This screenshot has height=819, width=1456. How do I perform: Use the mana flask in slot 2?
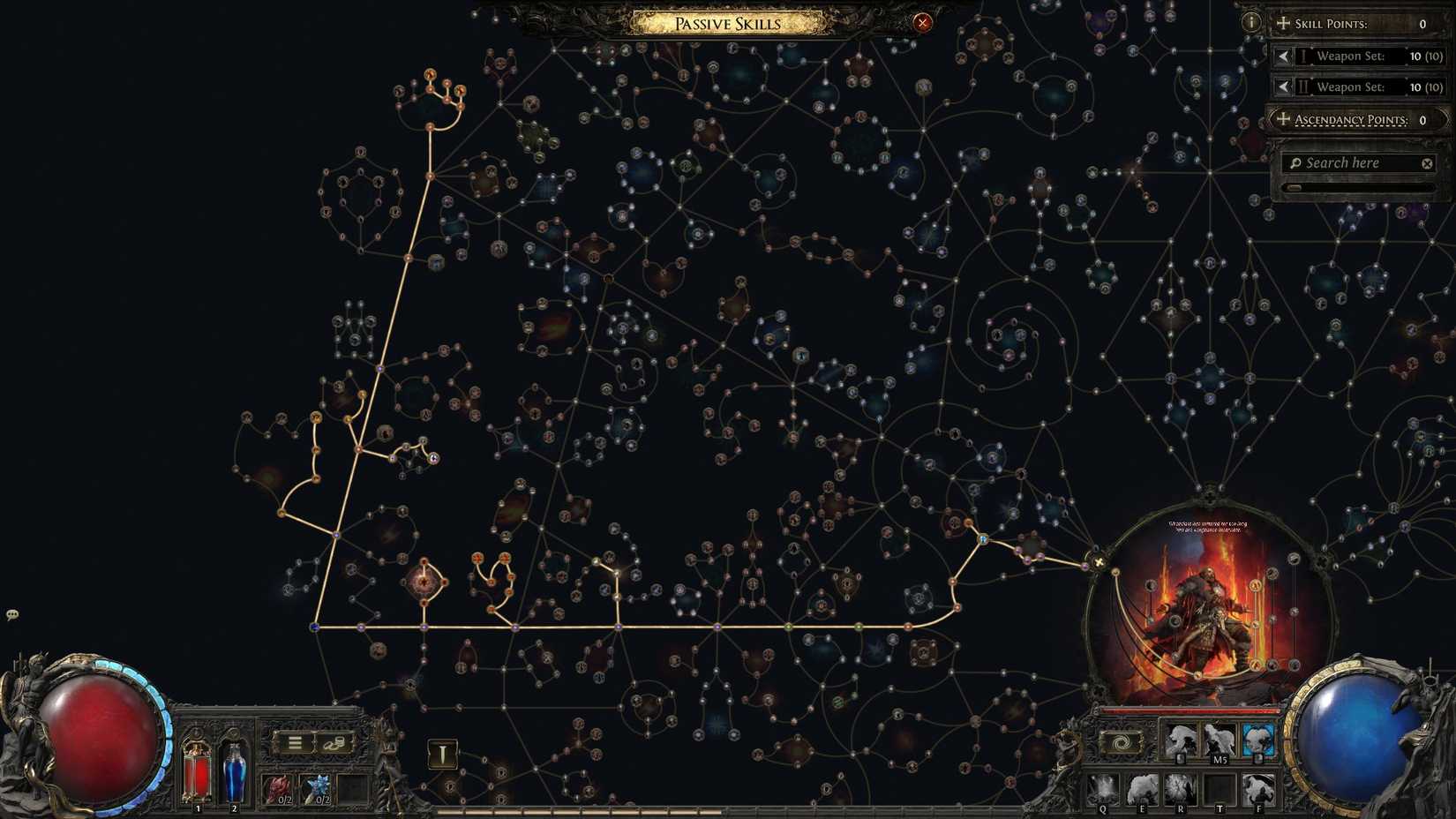tap(234, 768)
